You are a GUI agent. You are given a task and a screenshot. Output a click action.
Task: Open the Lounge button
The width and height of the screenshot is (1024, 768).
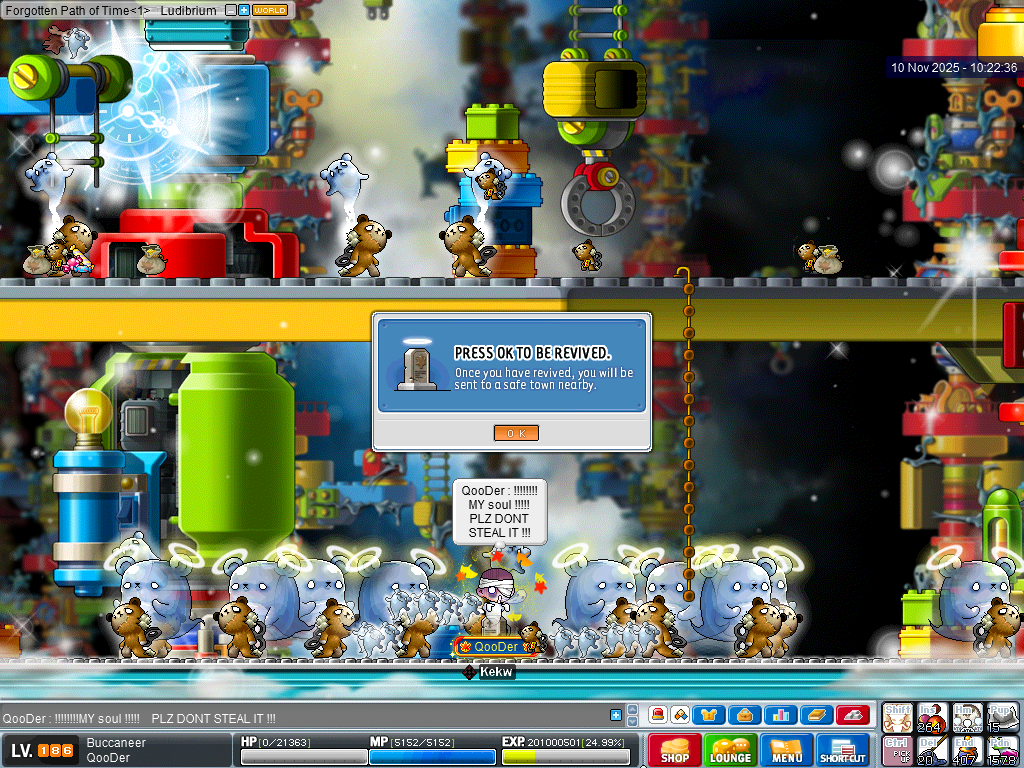730,750
